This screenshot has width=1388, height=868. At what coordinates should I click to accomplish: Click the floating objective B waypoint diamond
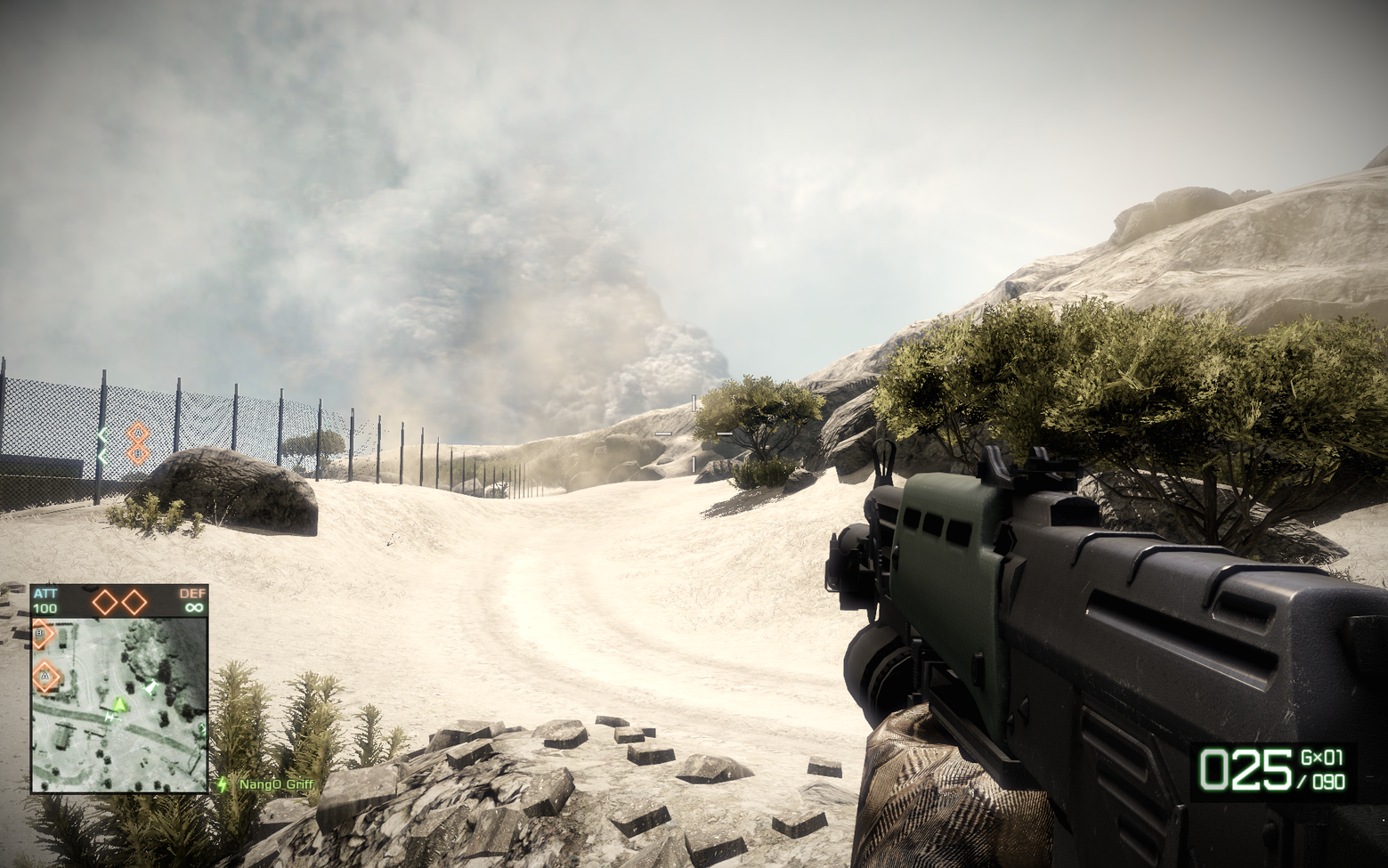(x=137, y=454)
